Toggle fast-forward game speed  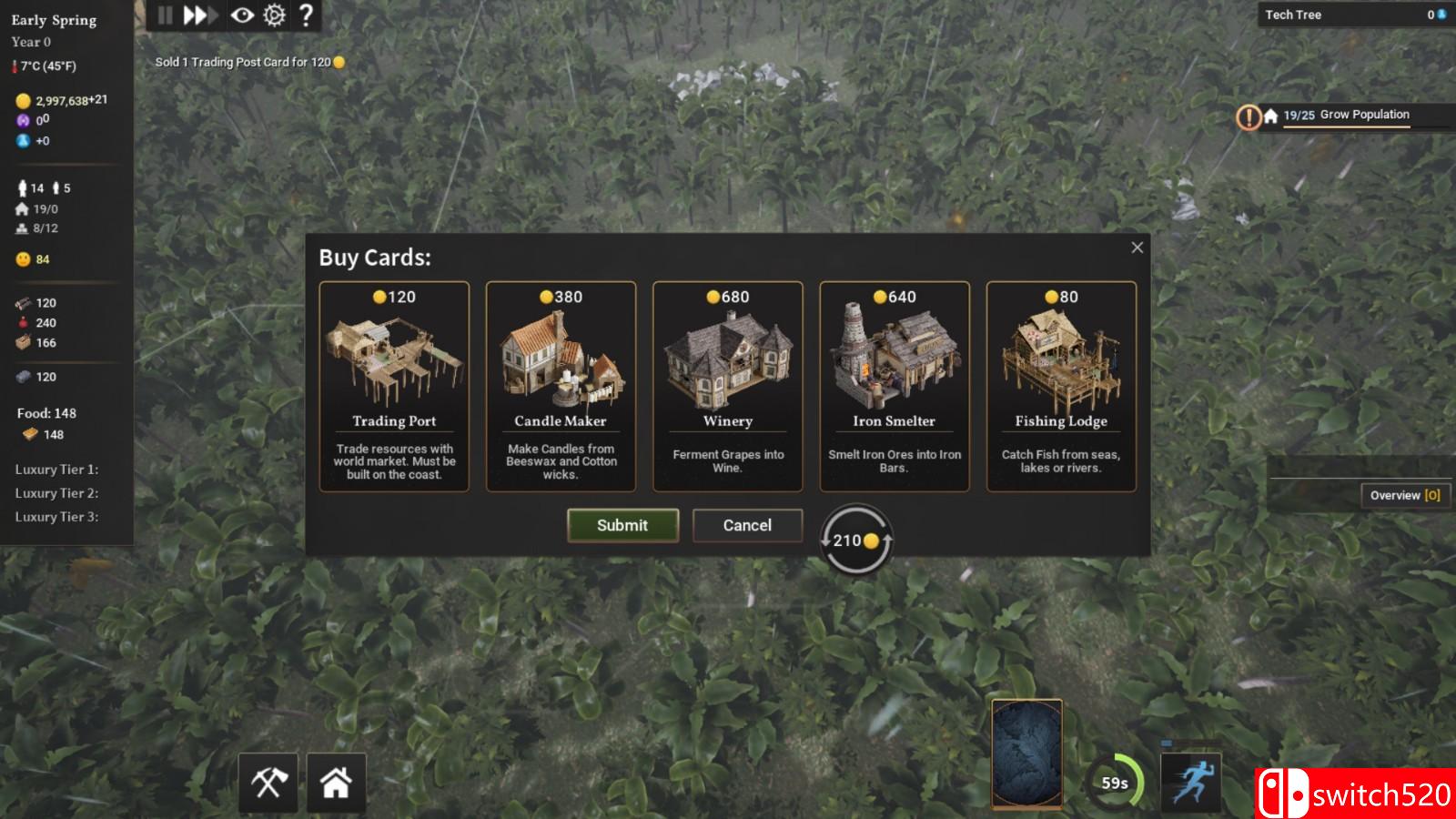coord(198,15)
